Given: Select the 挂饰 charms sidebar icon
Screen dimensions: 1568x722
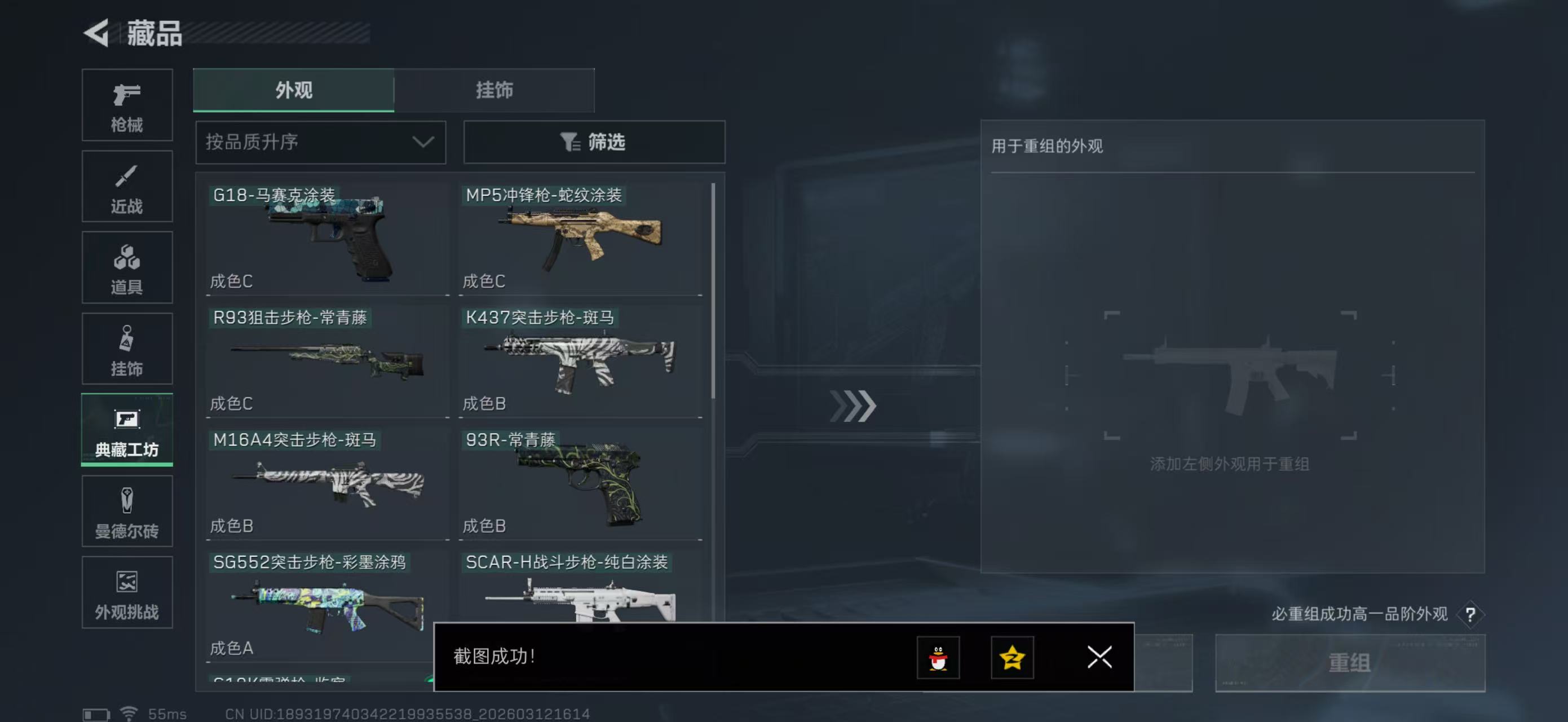Looking at the screenshot, I should [127, 349].
